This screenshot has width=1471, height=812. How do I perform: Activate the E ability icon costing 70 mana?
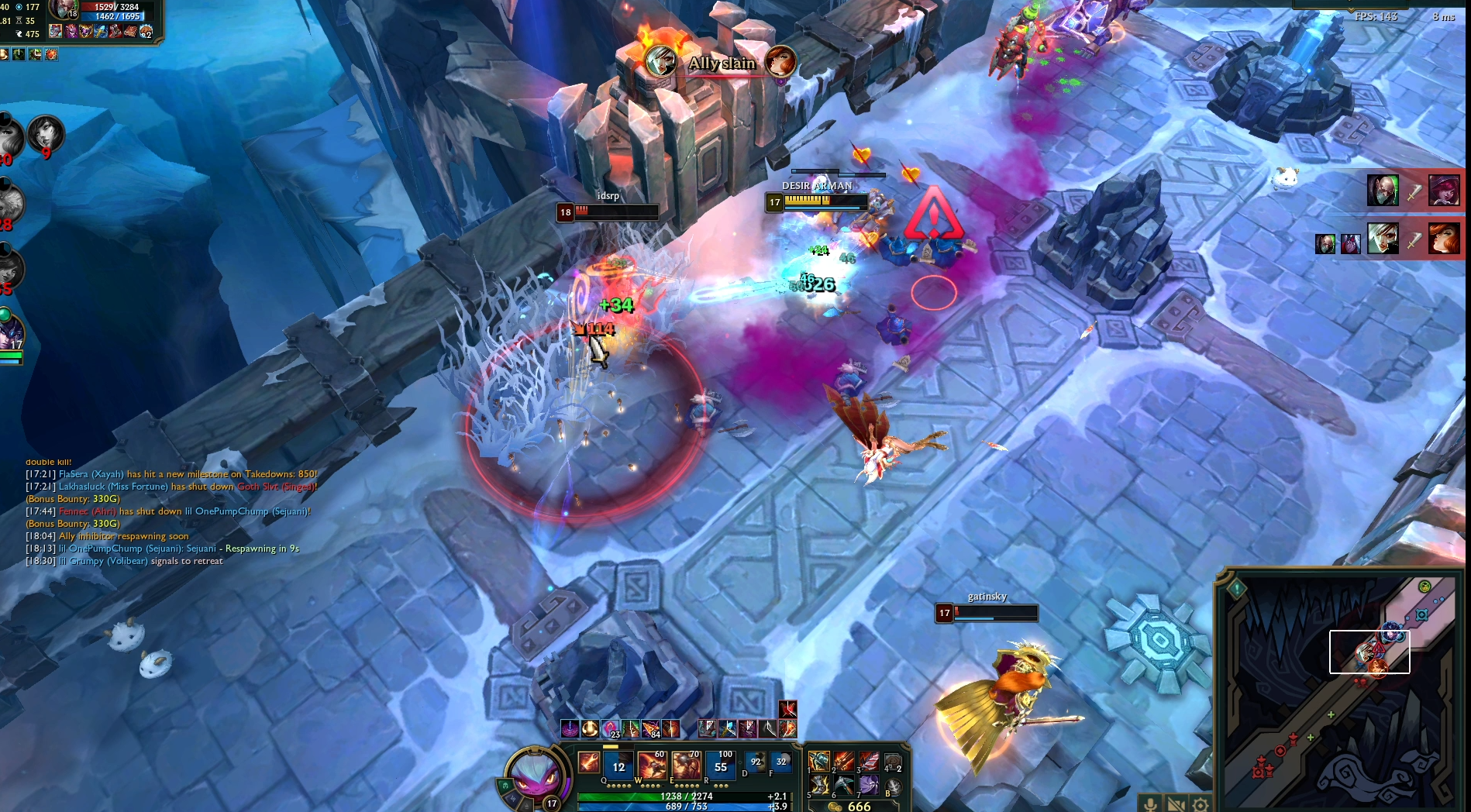pos(686,766)
